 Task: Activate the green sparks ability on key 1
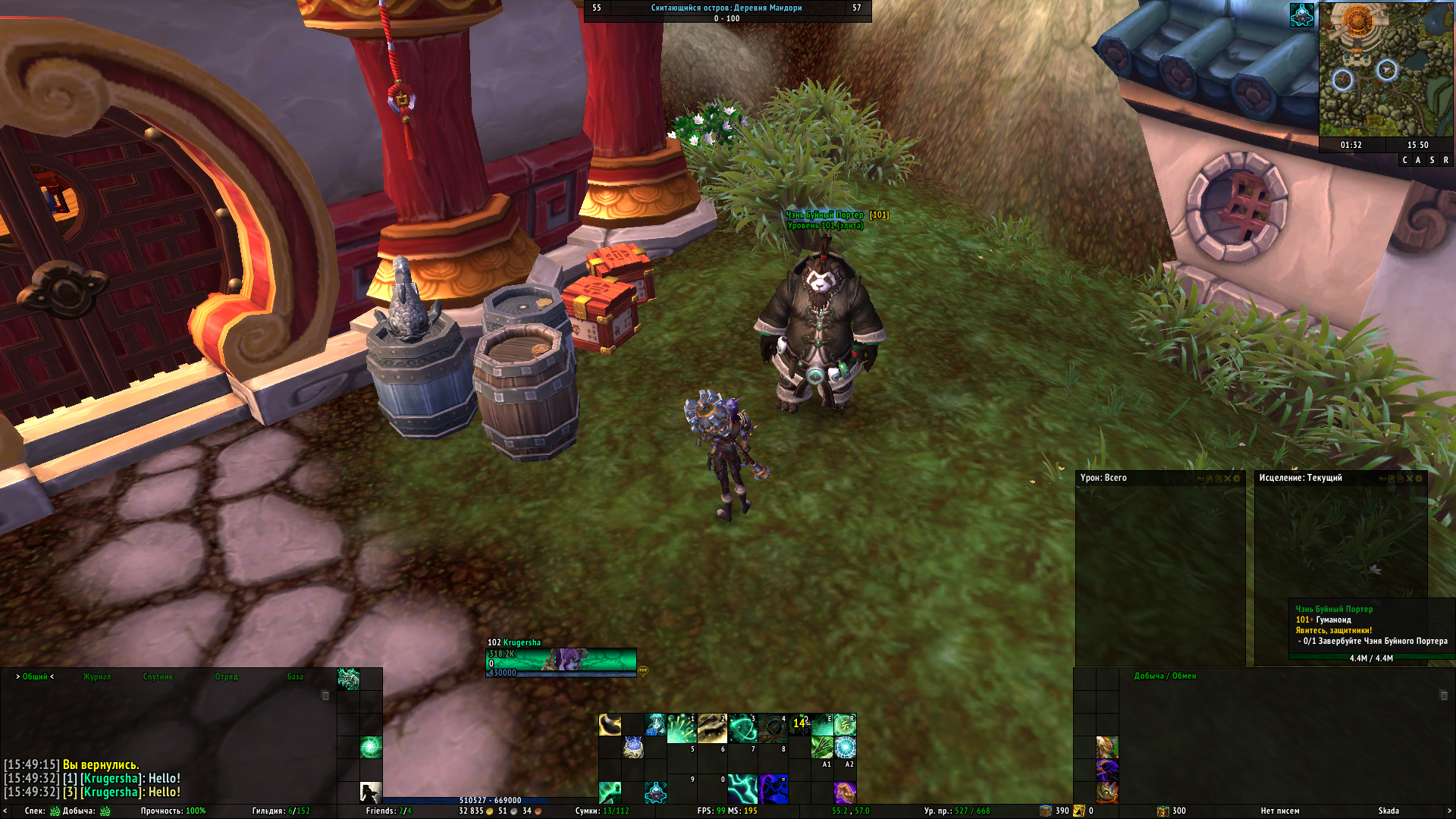pyautogui.click(x=681, y=727)
